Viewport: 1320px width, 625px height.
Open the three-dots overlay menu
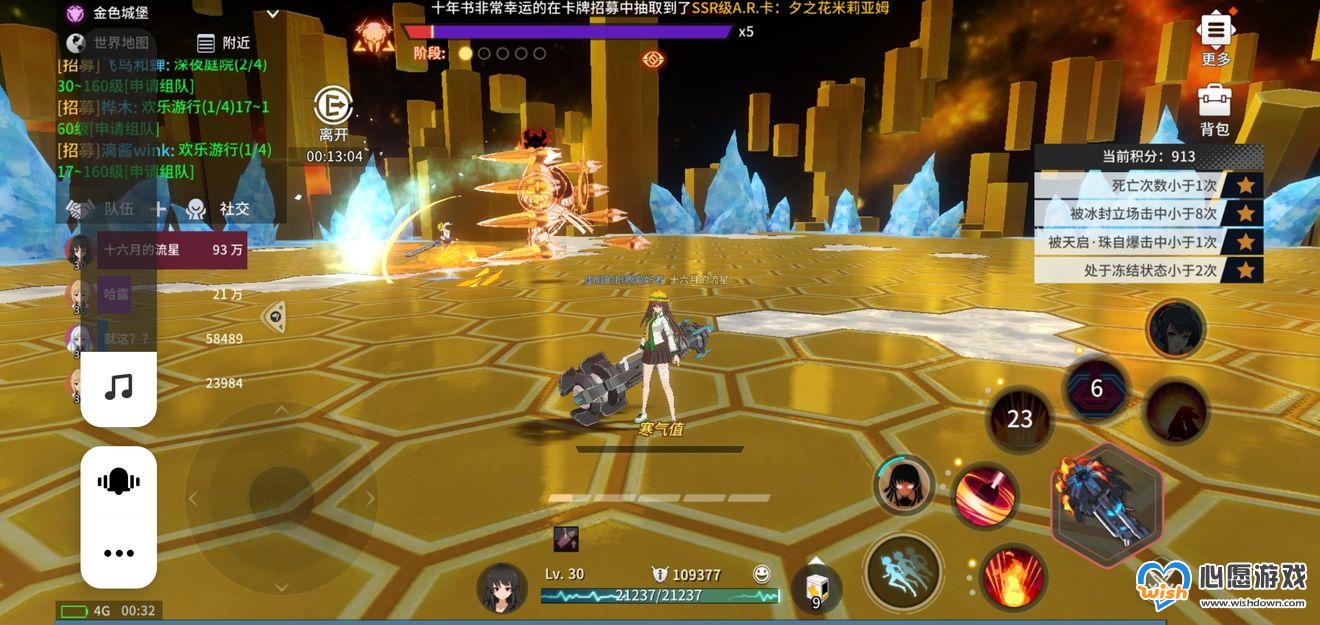tap(118, 553)
